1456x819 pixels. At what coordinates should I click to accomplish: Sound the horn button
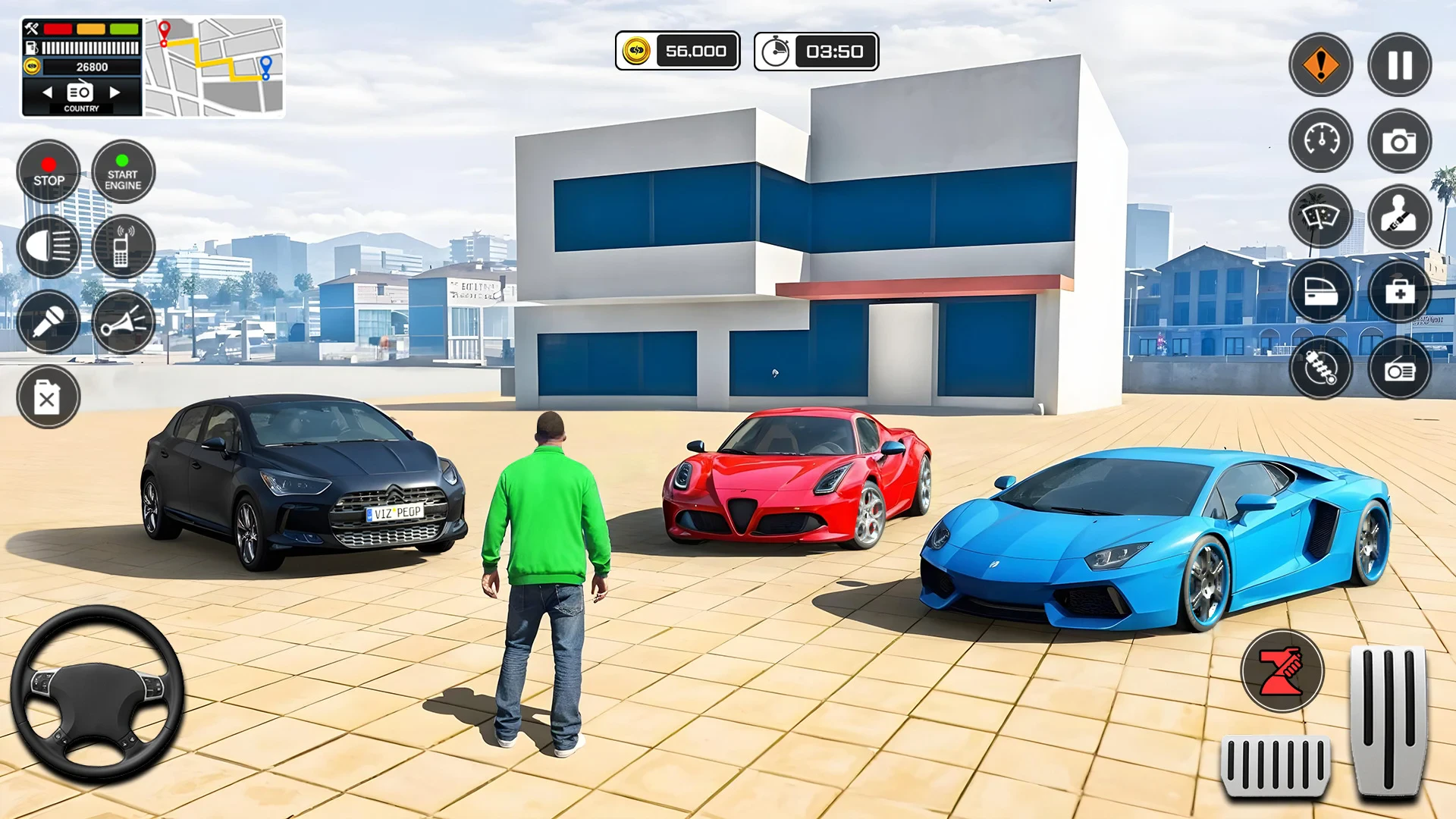pyautogui.click(x=123, y=322)
